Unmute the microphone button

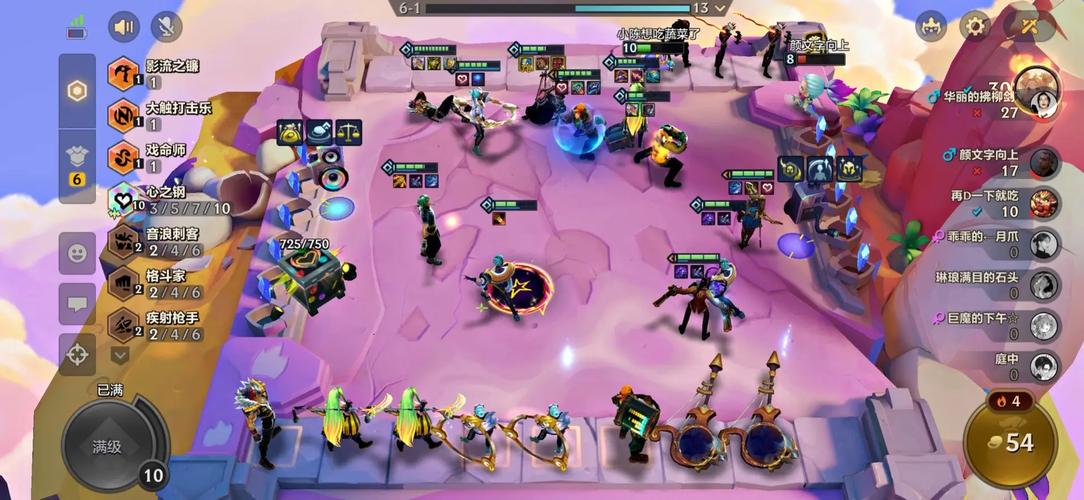[167, 26]
